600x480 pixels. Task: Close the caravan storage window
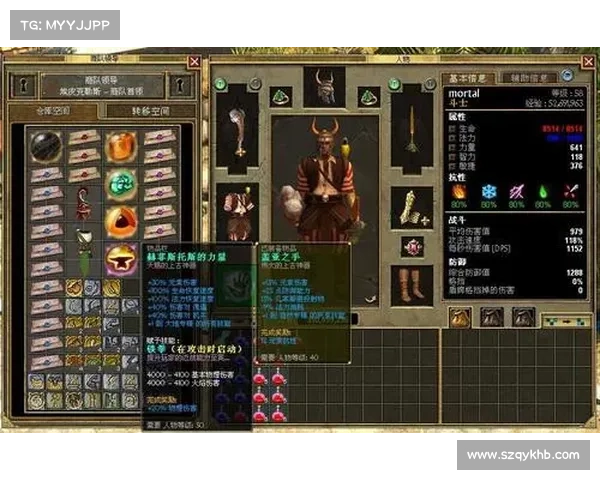tap(194, 62)
